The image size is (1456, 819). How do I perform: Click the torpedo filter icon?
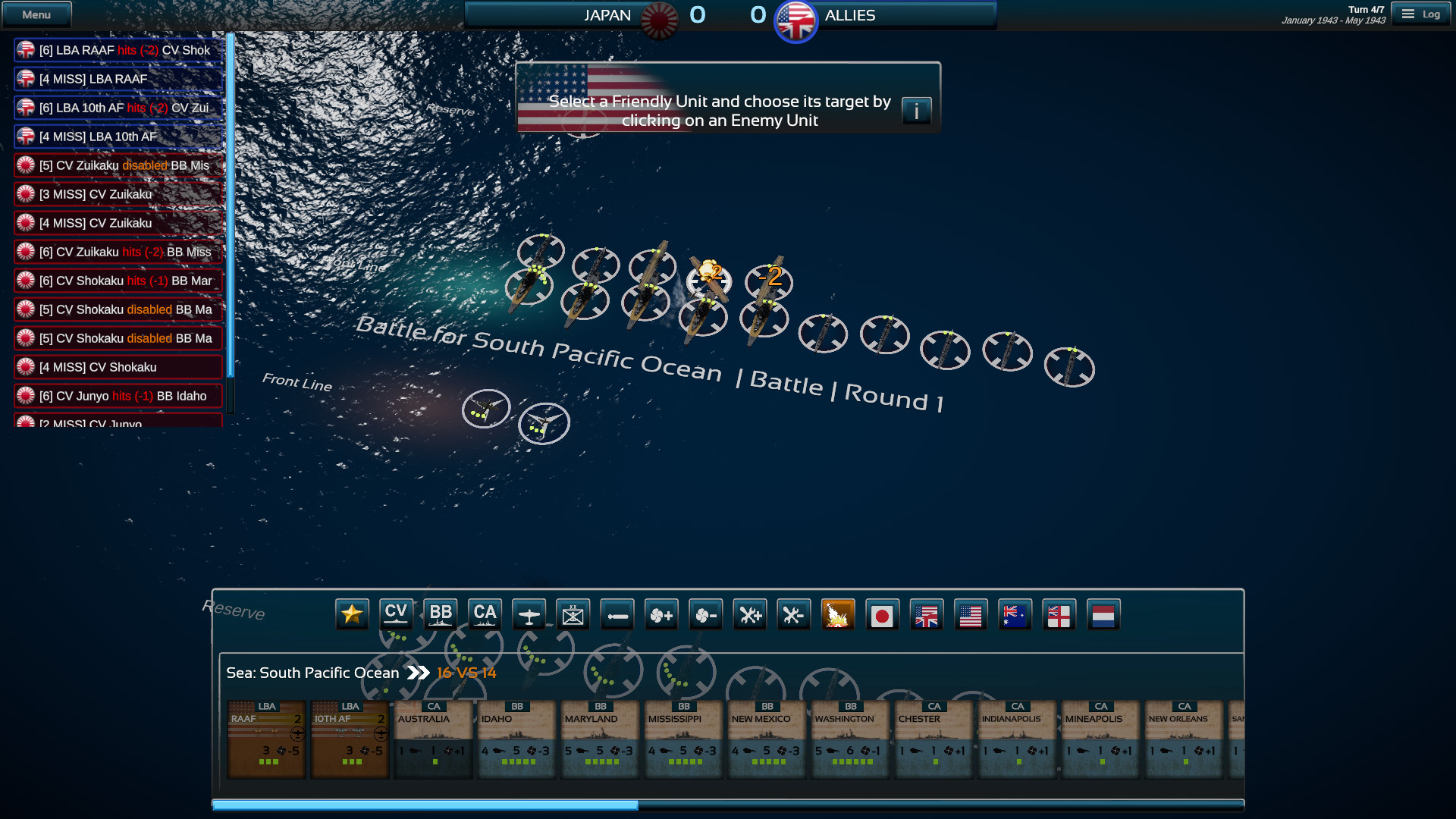pyautogui.click(x=617, y=614)
